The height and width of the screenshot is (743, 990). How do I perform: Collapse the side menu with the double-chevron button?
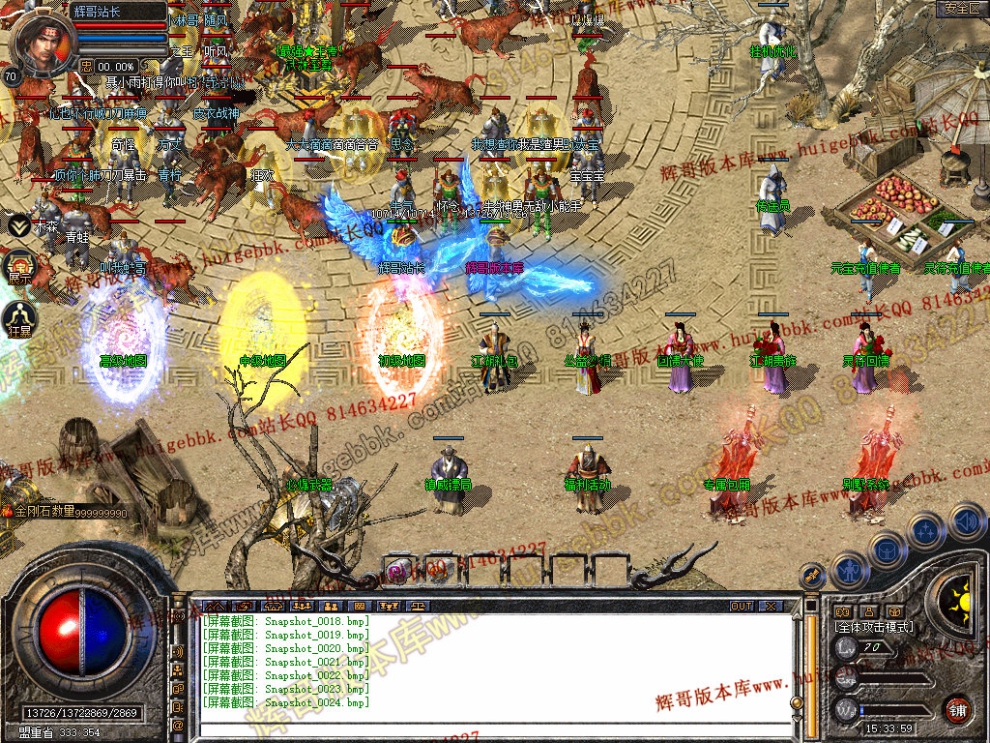point(18,225)
